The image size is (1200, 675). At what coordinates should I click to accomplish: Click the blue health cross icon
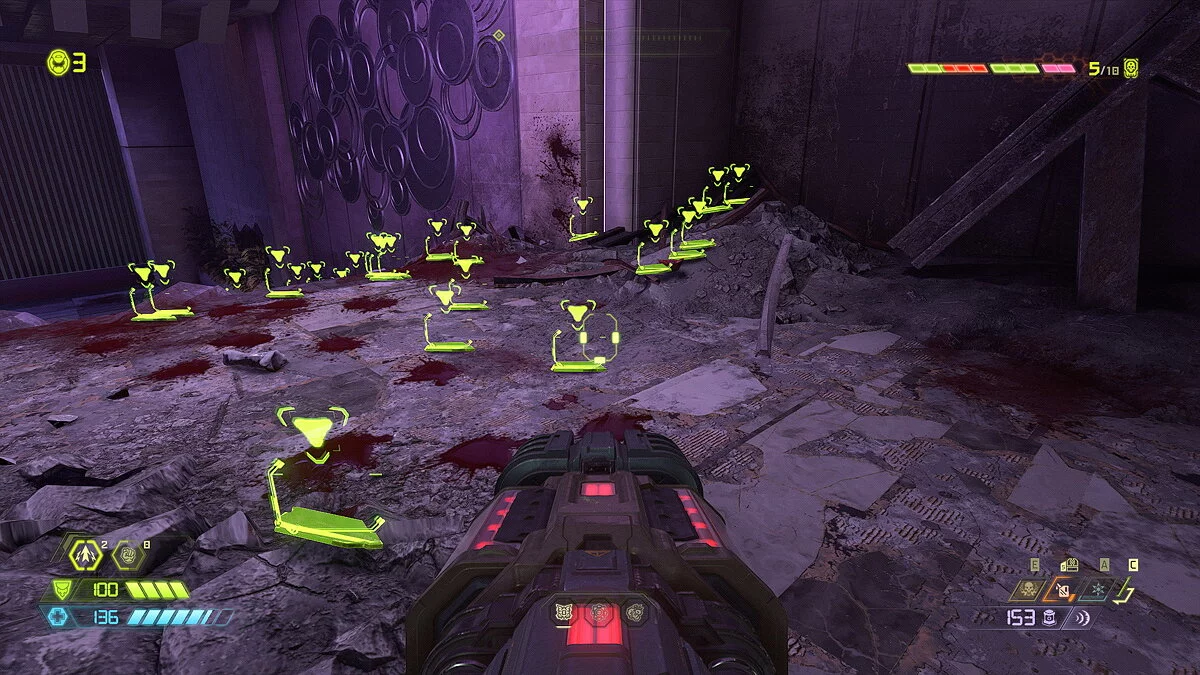(x=58, y=617)
